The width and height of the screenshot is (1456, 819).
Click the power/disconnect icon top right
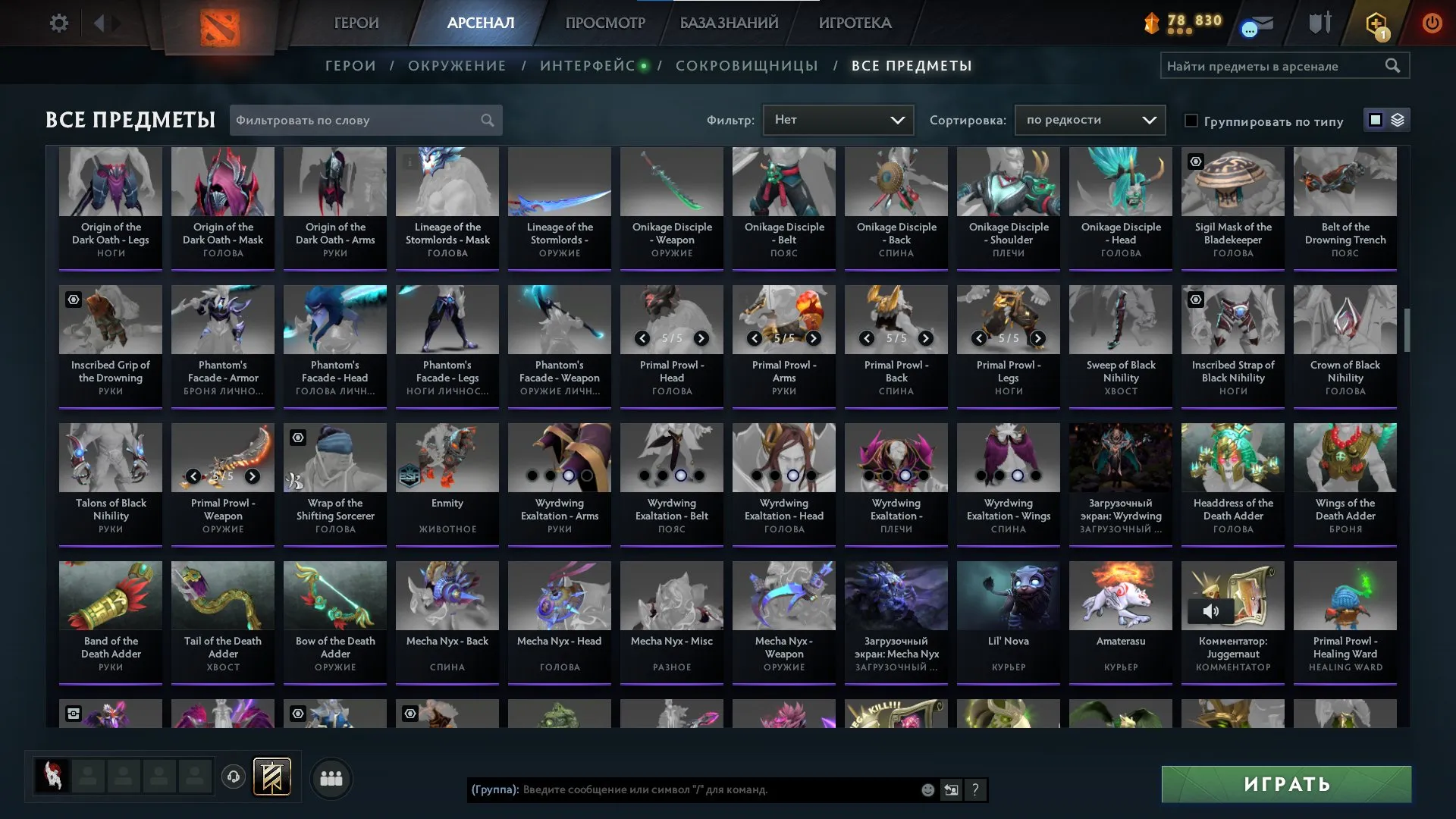click(x=1432, y=23)
